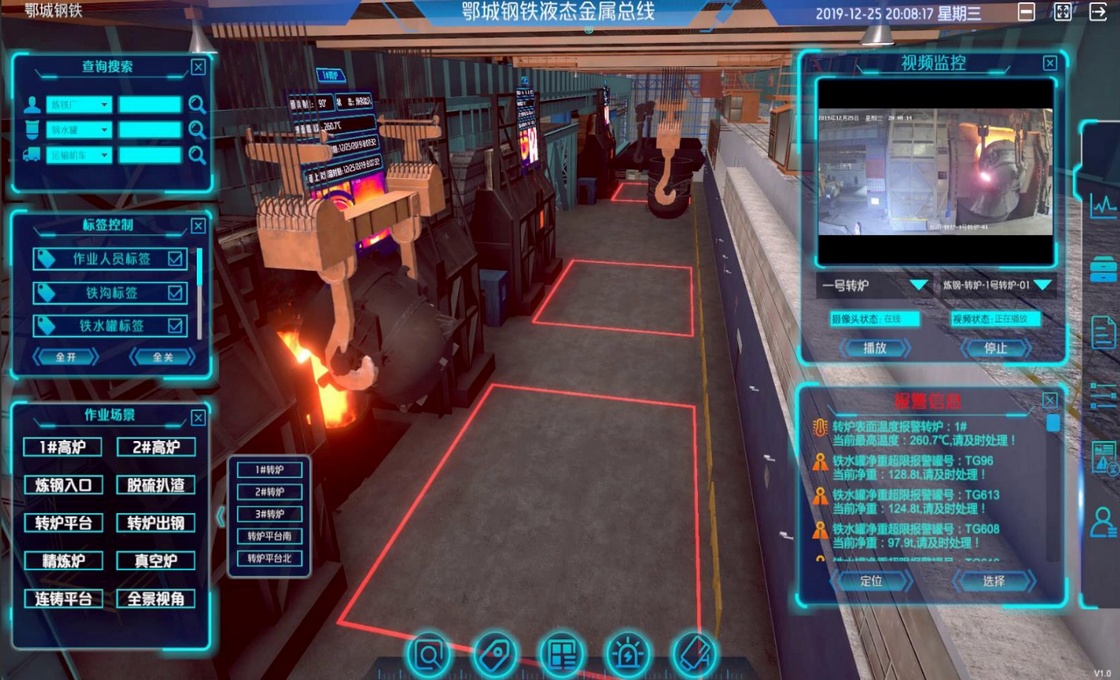This screenshot has width=1120, height=680.
Task: Click the 定位 button in alarms
Action: 871,581
